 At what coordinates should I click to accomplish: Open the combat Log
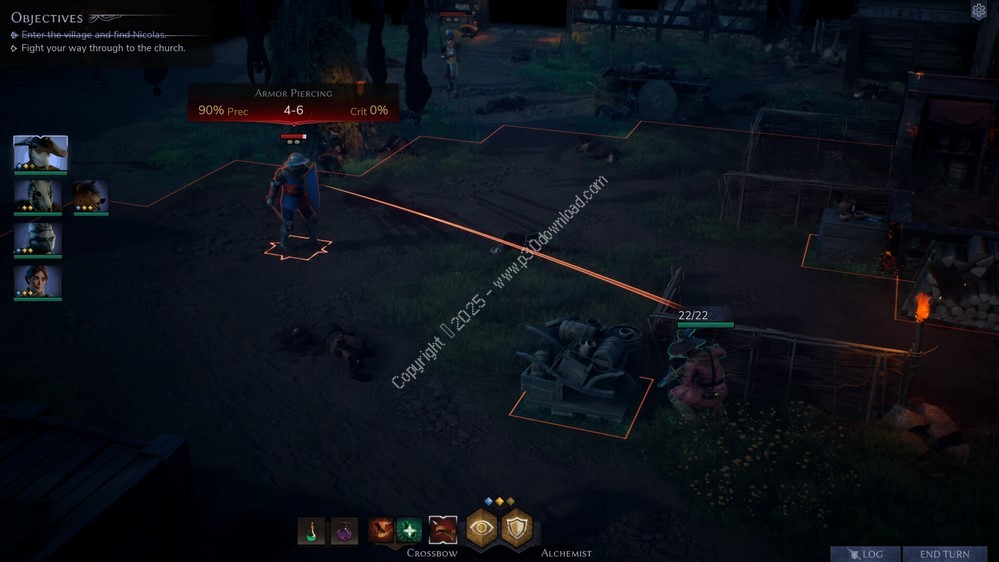point(865,554)
